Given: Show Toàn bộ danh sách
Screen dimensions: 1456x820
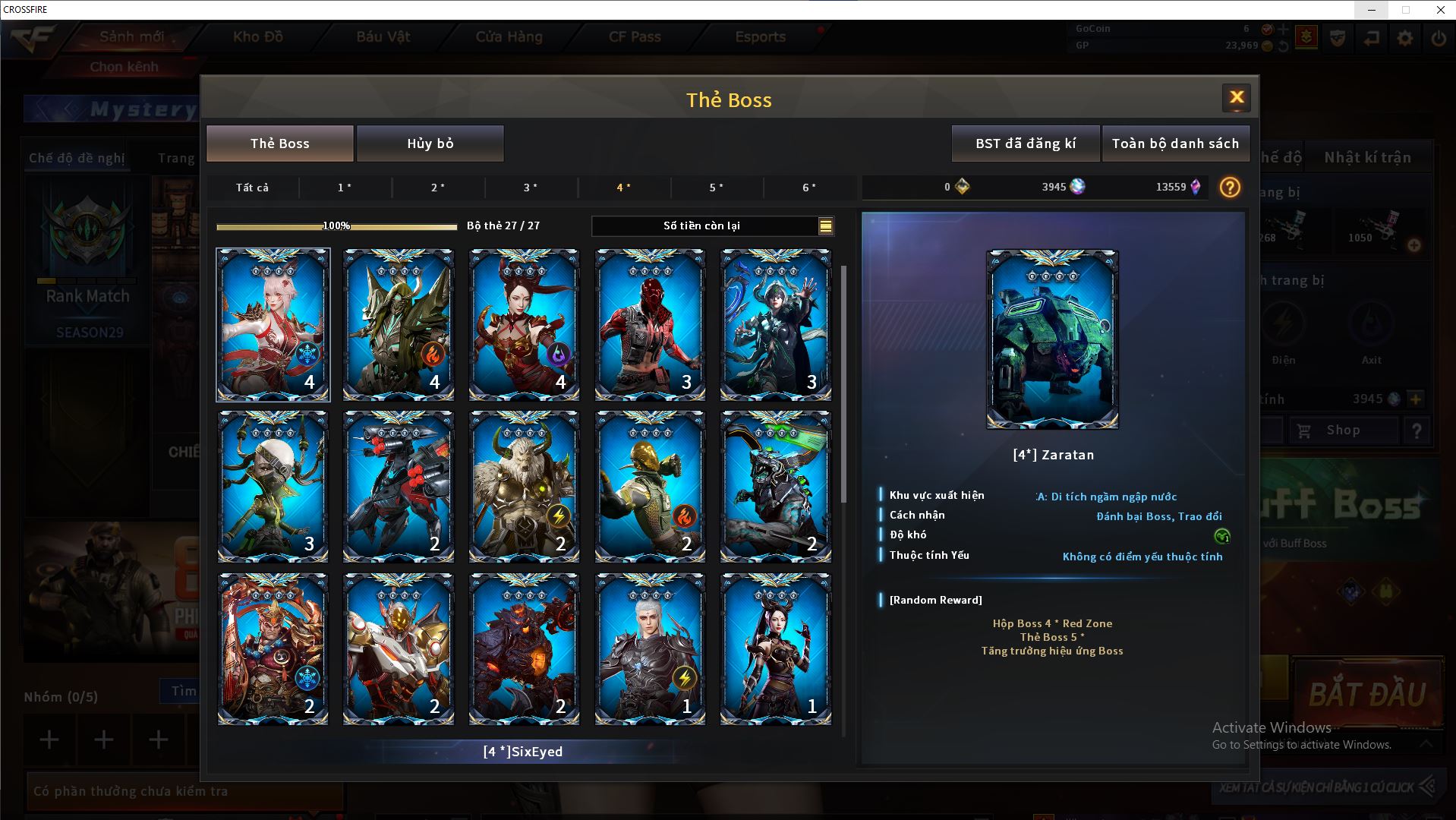Looking at the screenshot, I should click(1175, 143).
